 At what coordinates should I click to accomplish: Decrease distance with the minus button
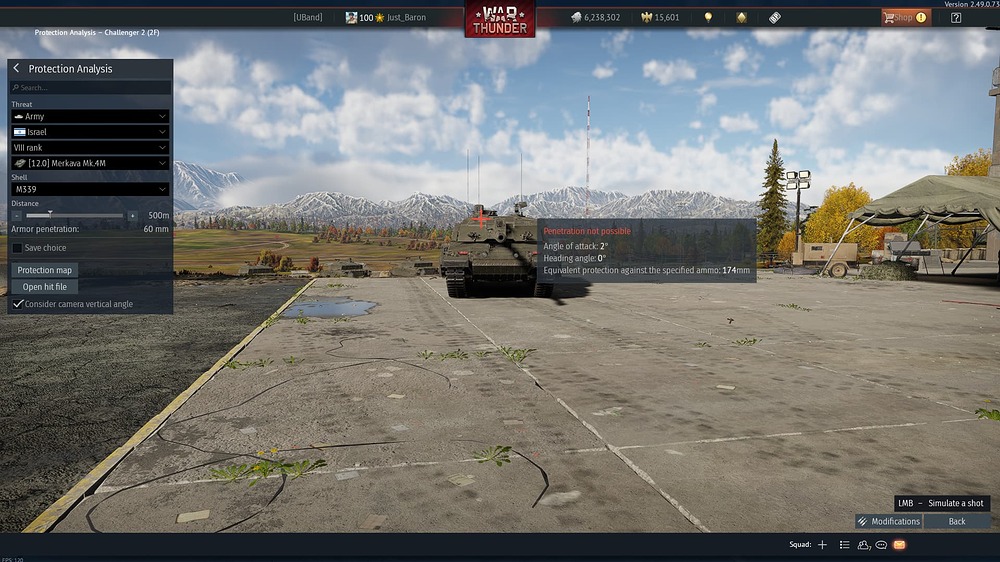17,215
